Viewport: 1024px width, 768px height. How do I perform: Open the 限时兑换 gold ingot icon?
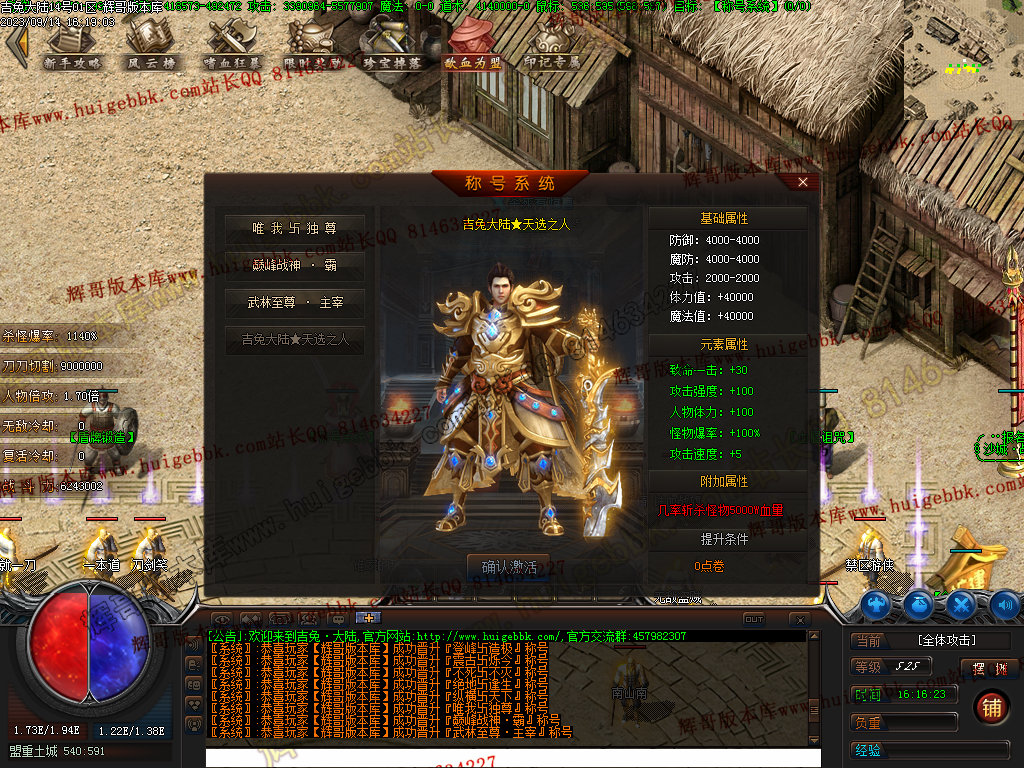pyautogui.click(x=312, y=45)
